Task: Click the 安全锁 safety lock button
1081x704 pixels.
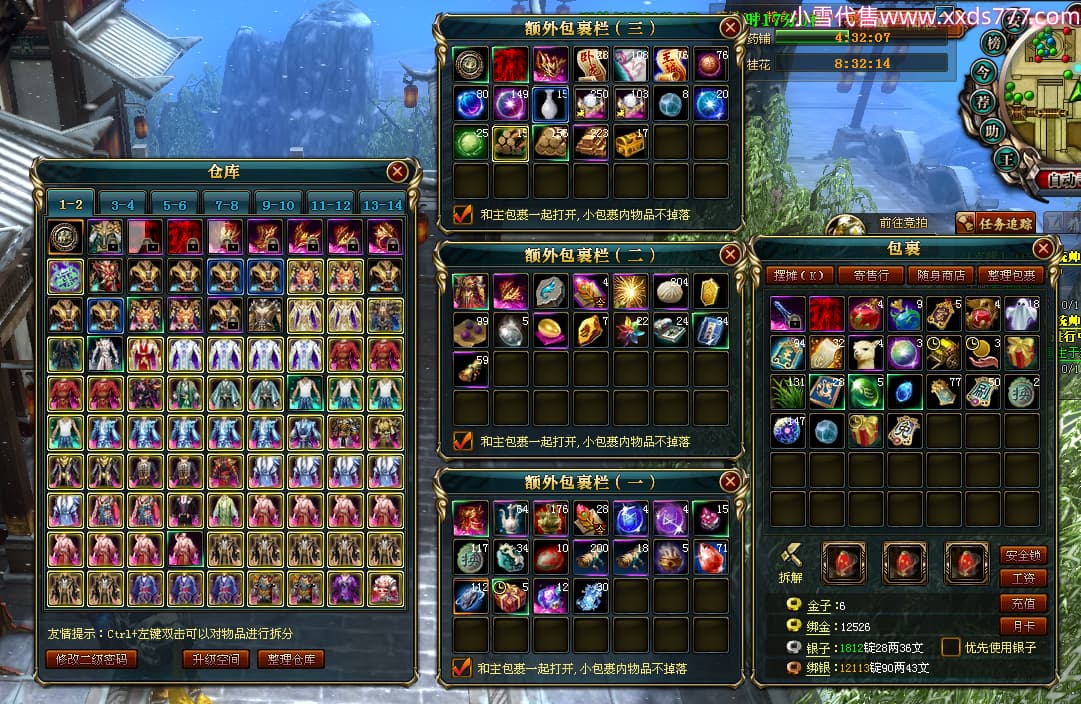Action: (x=1022, y=555)
